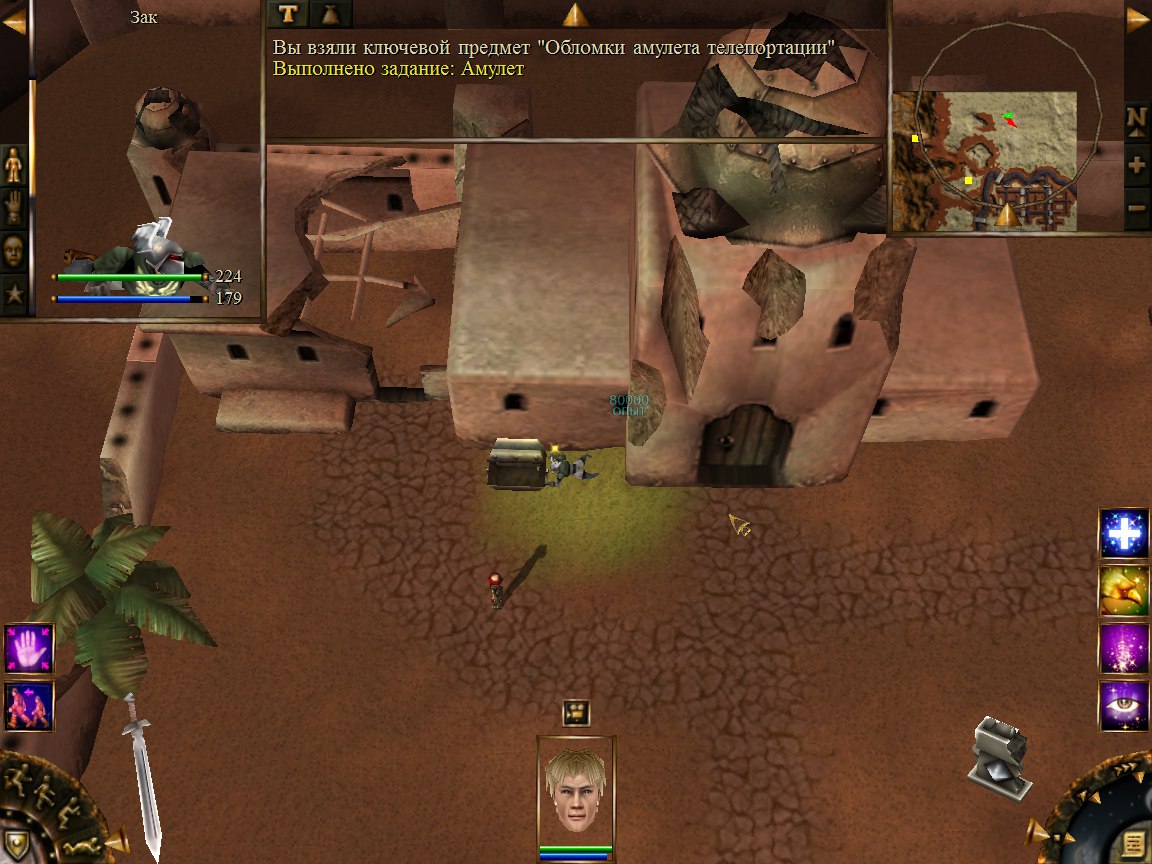Cast the blue cross healing spell
The image size is (1152, 864).
click(1124, 533)
